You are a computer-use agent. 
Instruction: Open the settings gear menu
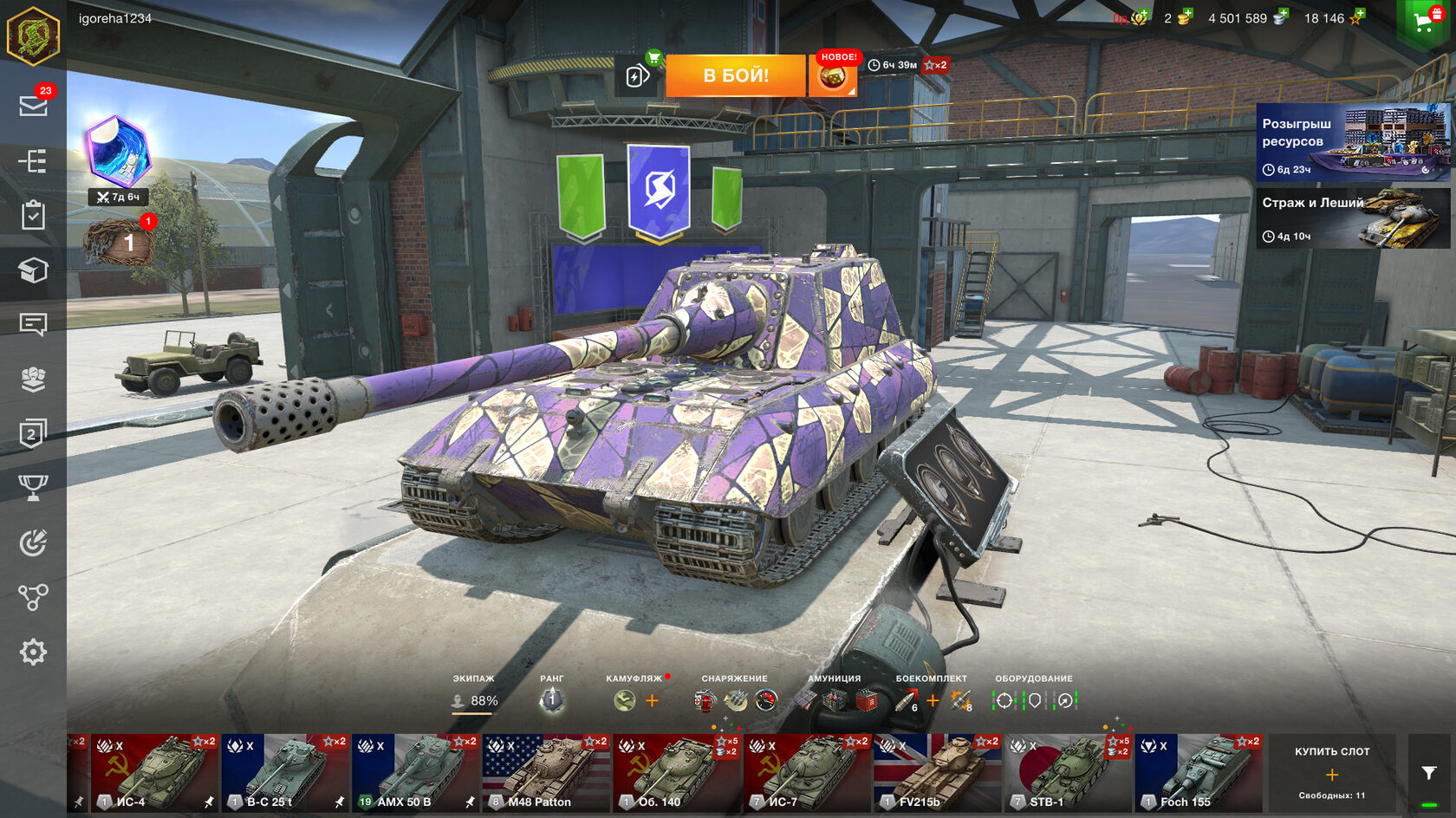[33, 652]
